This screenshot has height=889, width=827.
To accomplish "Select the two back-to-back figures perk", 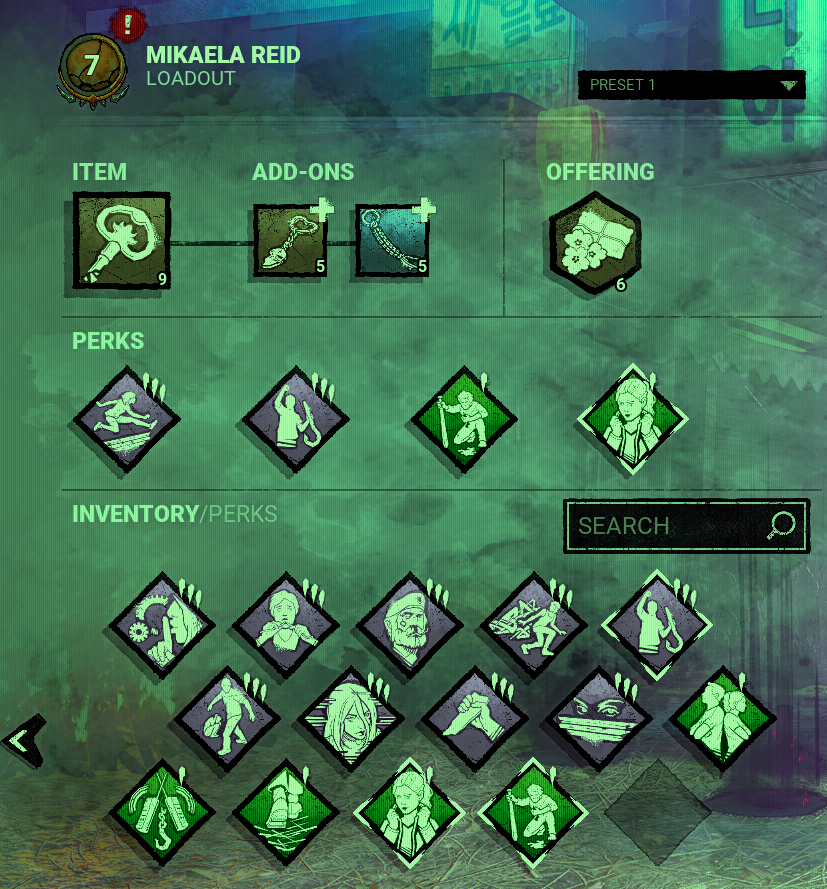I will coord(720,717).
